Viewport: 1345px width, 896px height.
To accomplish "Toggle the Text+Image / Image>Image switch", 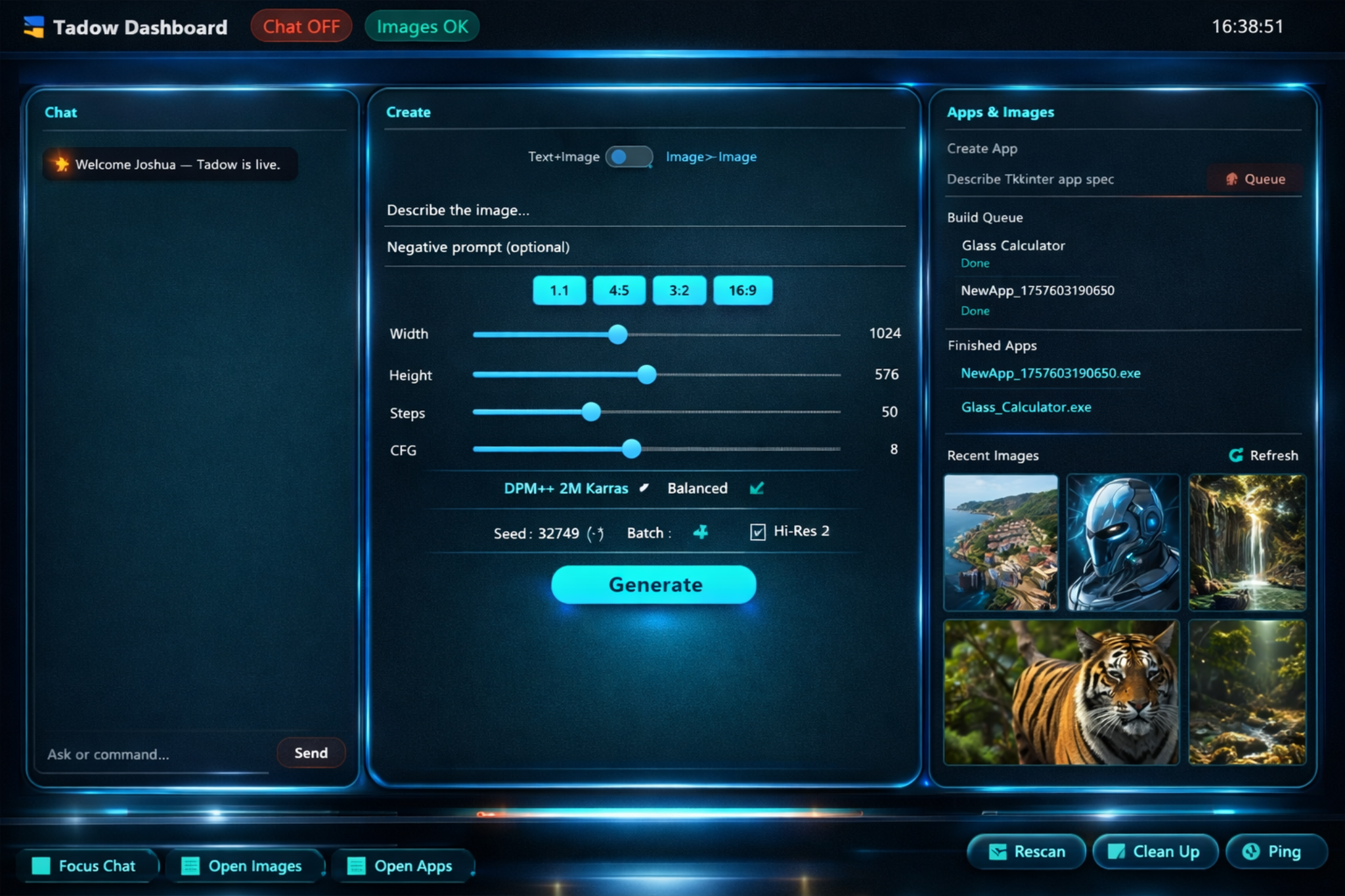I will tap(629, 157).
